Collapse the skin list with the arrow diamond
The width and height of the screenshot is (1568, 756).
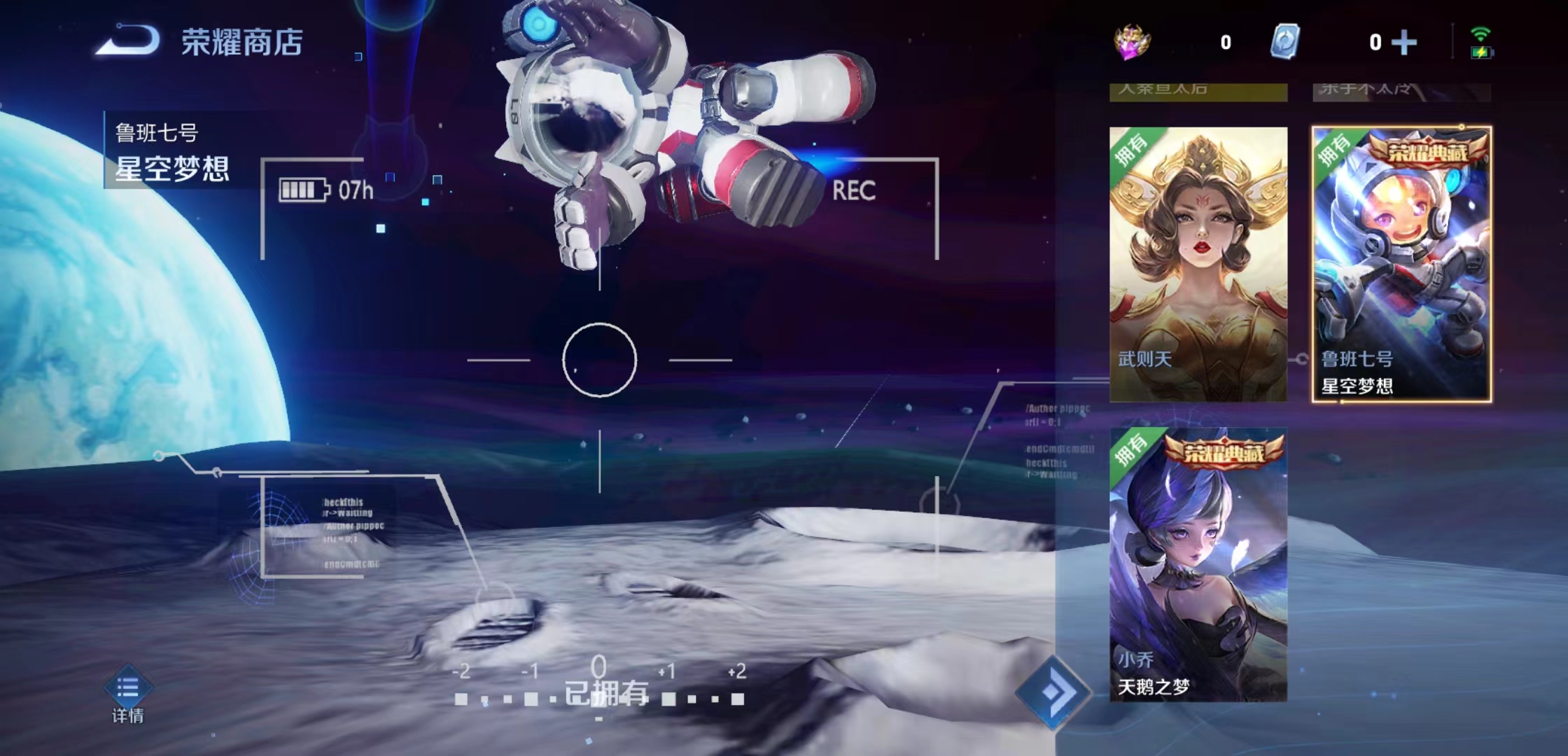pos(1052,692)
